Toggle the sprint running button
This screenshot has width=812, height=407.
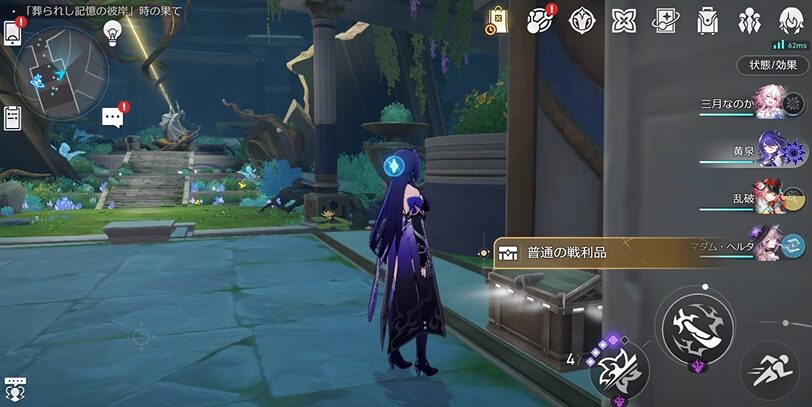pyautogui.click(x=769, y=372)
